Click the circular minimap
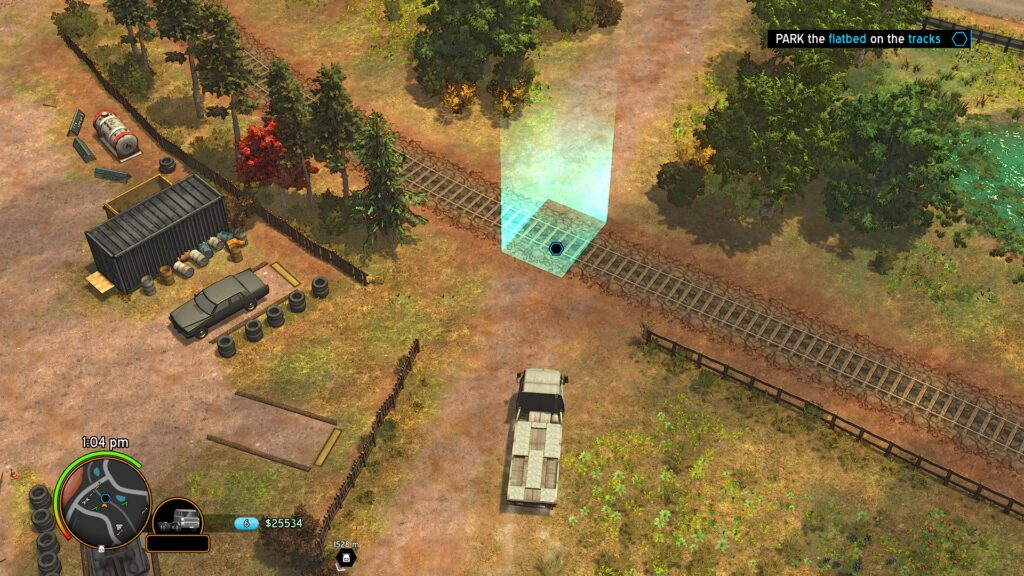 [104, 498]
